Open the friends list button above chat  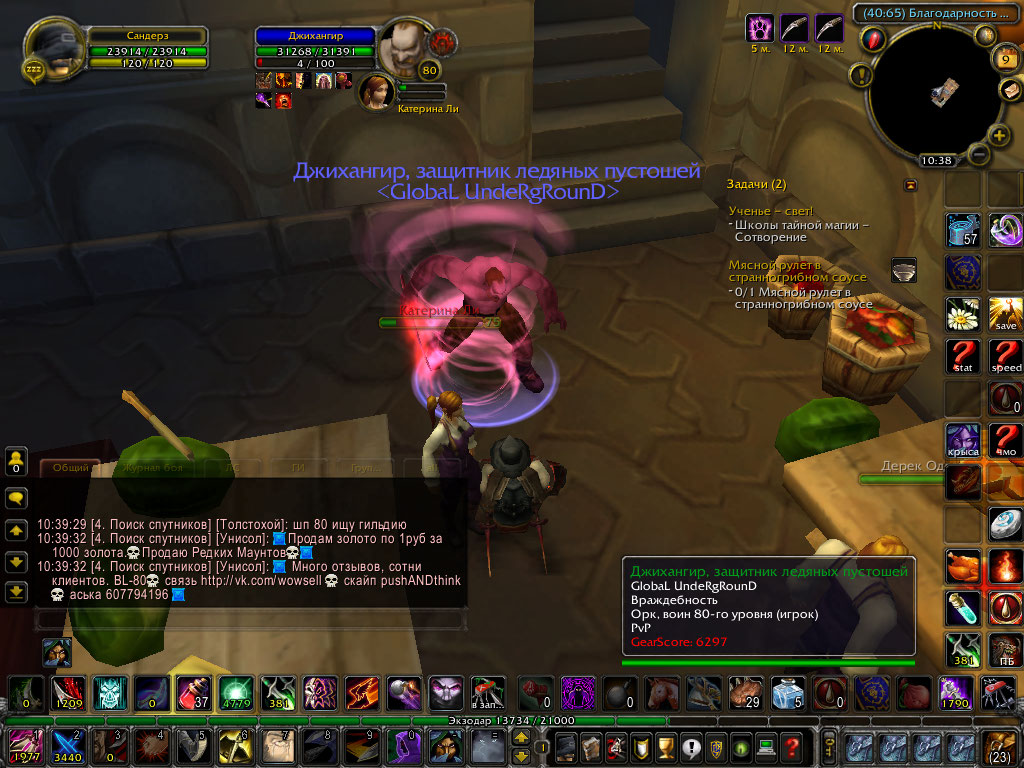[16, 461]
